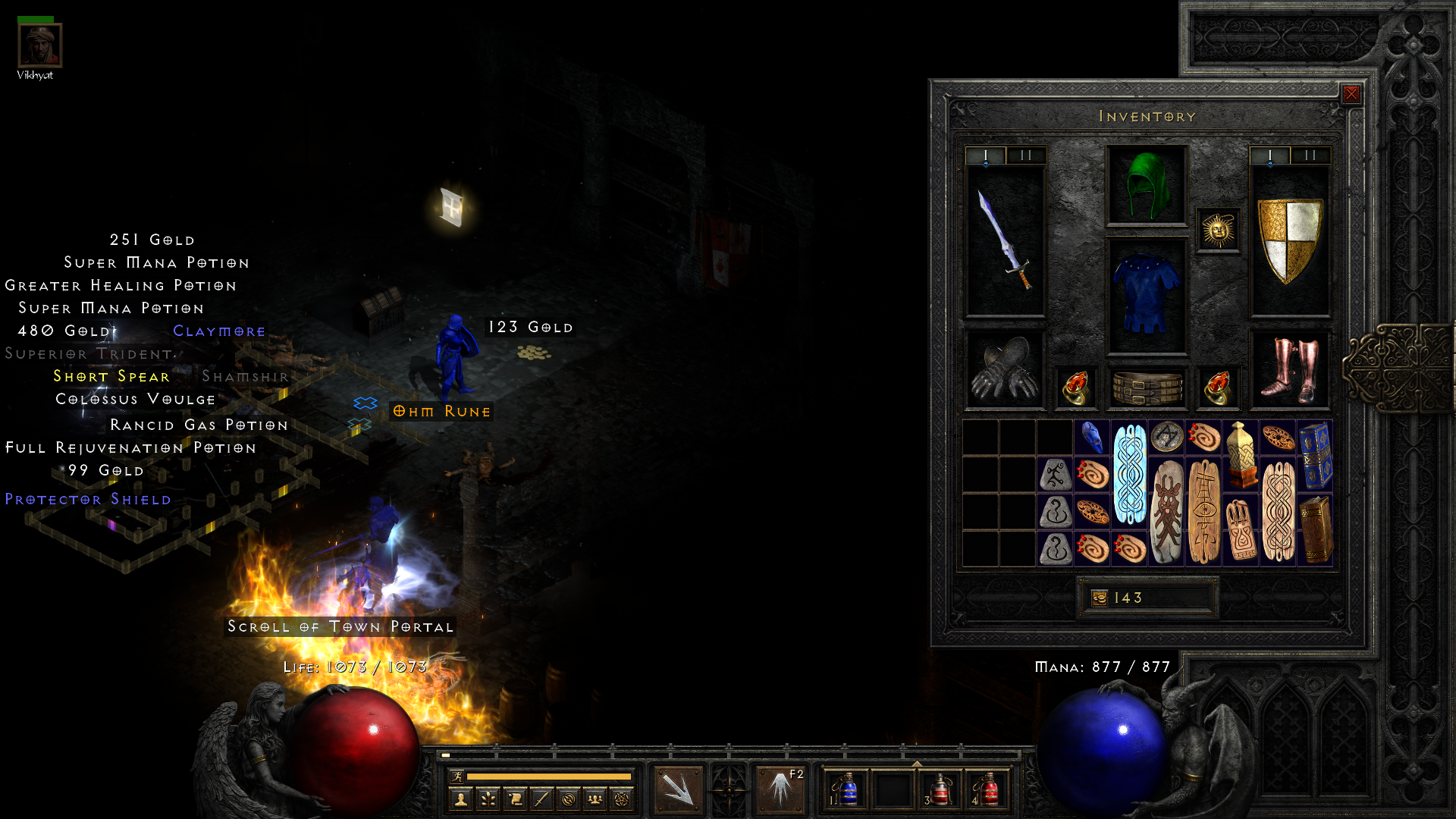Switch to weapon set II above the shield
The image size is (1456, 819).
point(1310,155)
